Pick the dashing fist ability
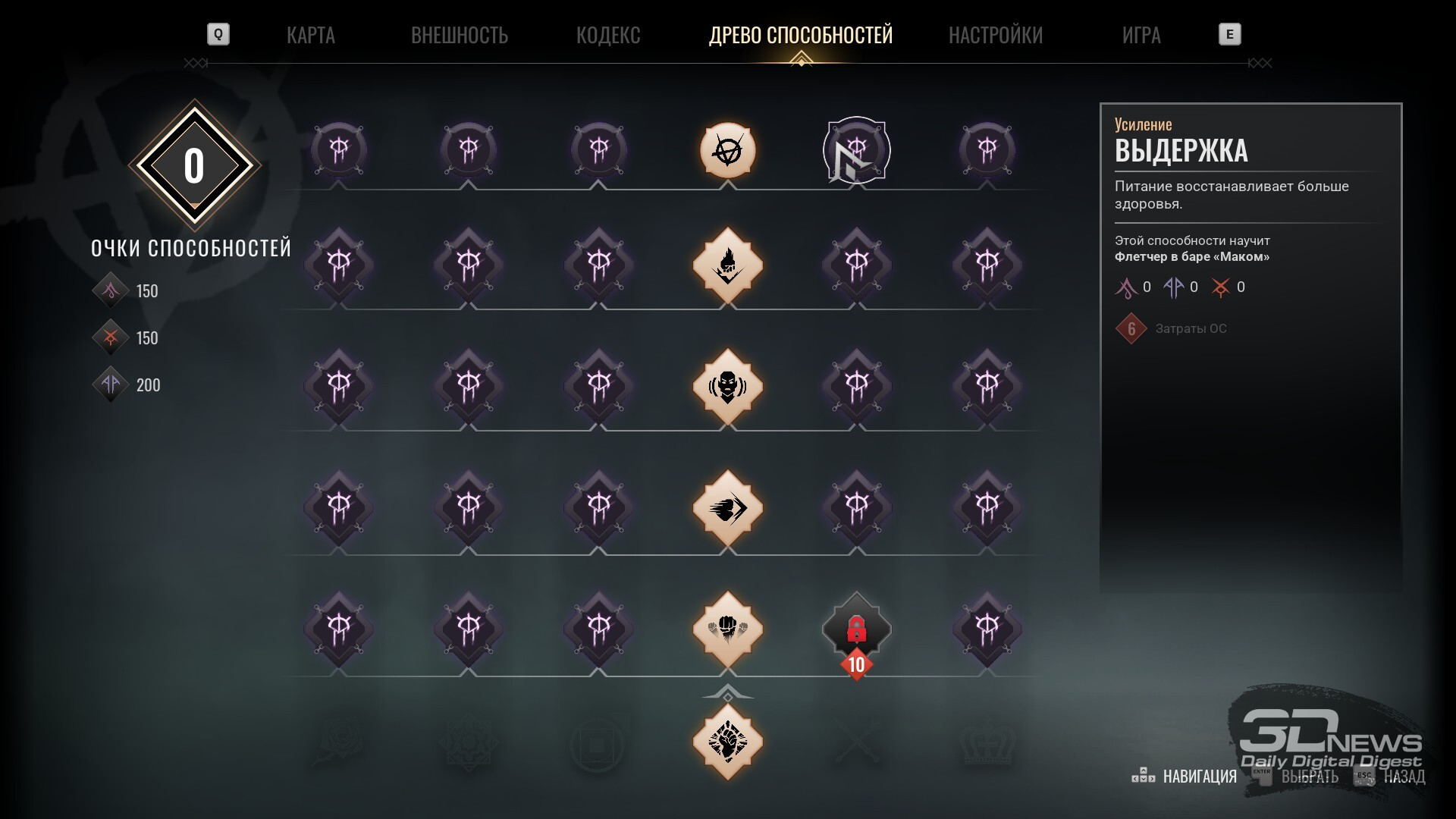Viewport: 1456px width, 819px height. tap(728, 508)
